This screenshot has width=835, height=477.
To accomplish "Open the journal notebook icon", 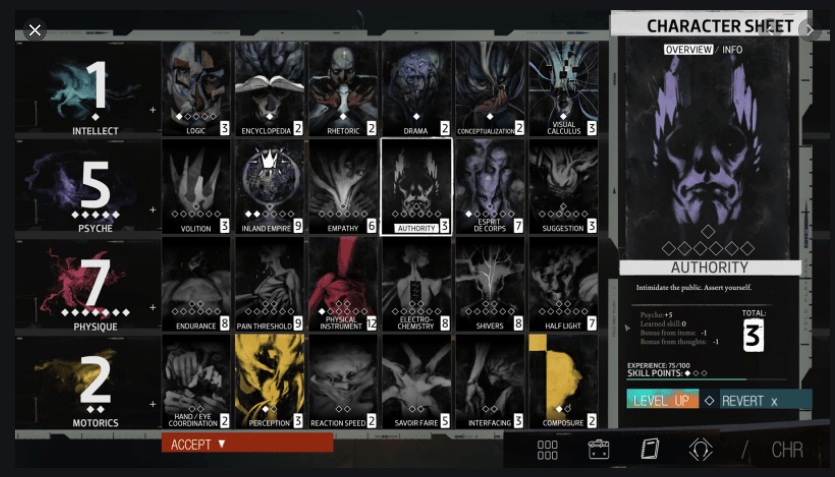I will click(650, 449).
